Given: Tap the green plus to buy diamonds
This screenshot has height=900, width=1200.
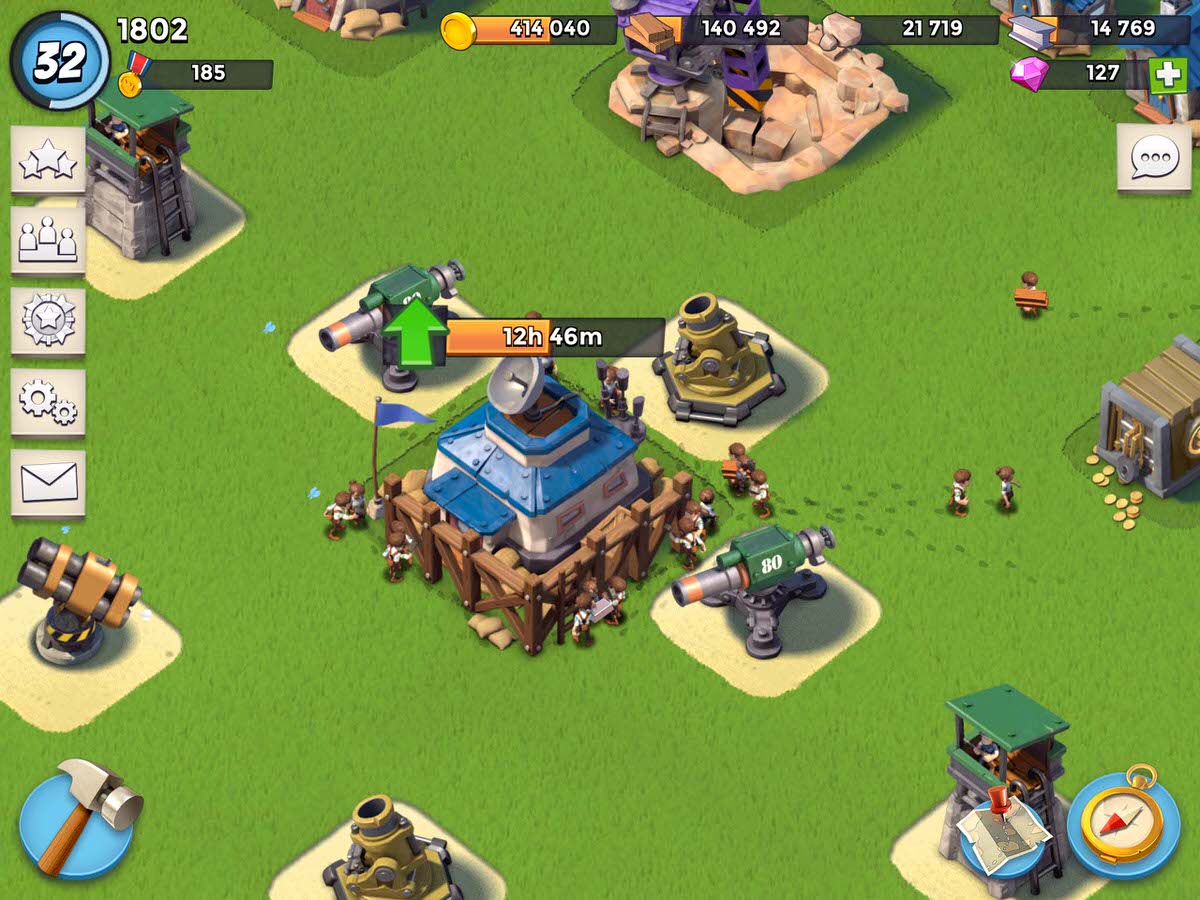Looking at the screenshot, I should pyautogui.click(x=1167, y=75).
